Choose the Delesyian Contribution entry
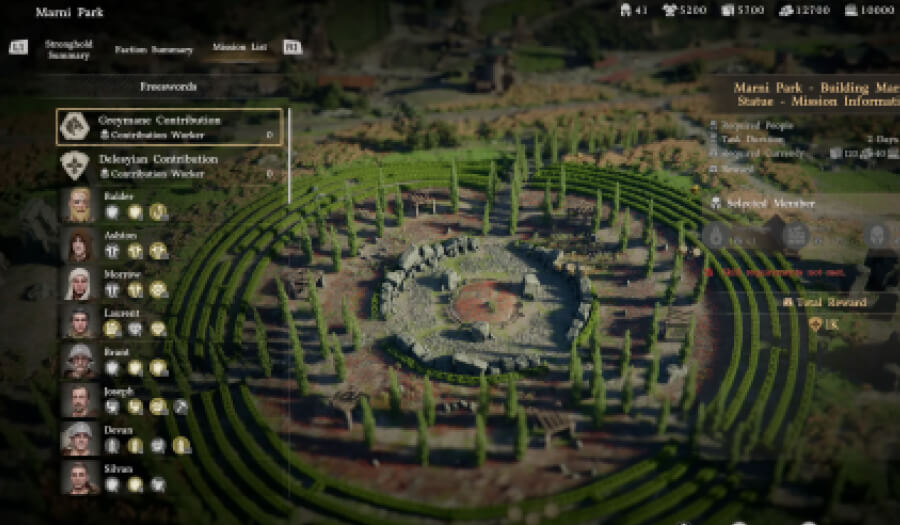Screen dimensions: 900x525 169,165
